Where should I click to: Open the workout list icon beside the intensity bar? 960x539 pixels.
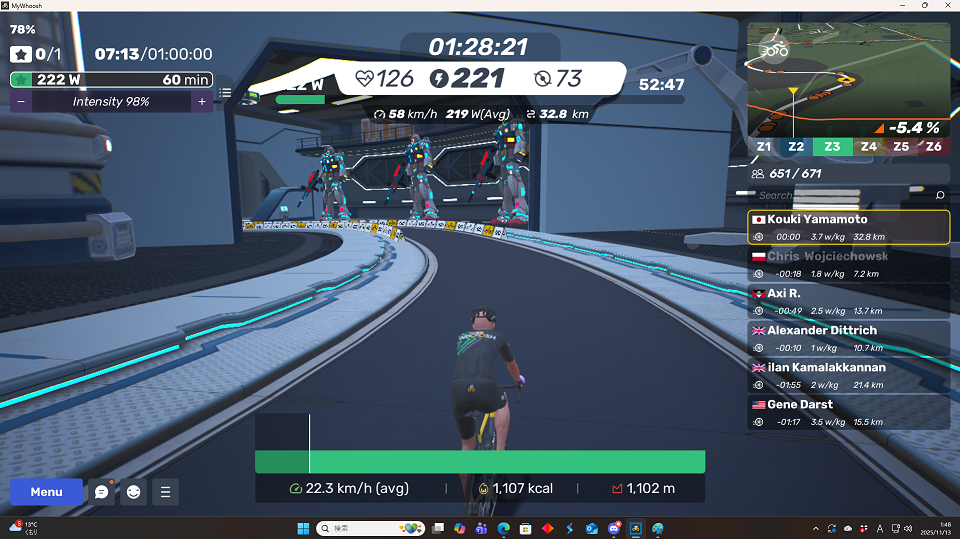tap(226, 93)
